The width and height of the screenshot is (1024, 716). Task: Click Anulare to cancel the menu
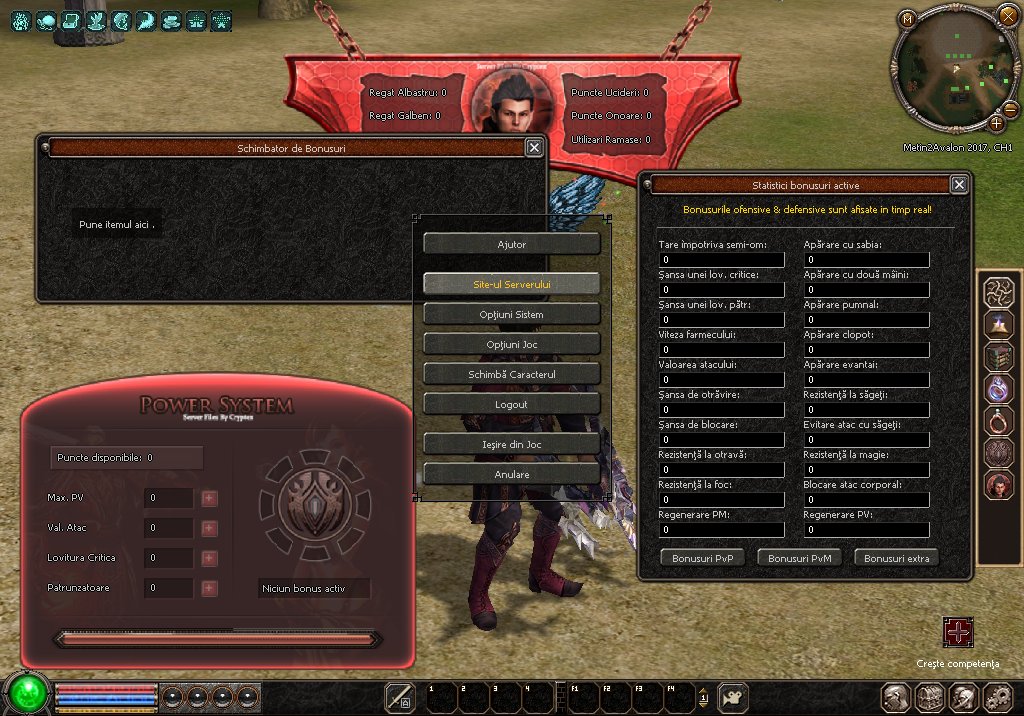click(511, 474)
